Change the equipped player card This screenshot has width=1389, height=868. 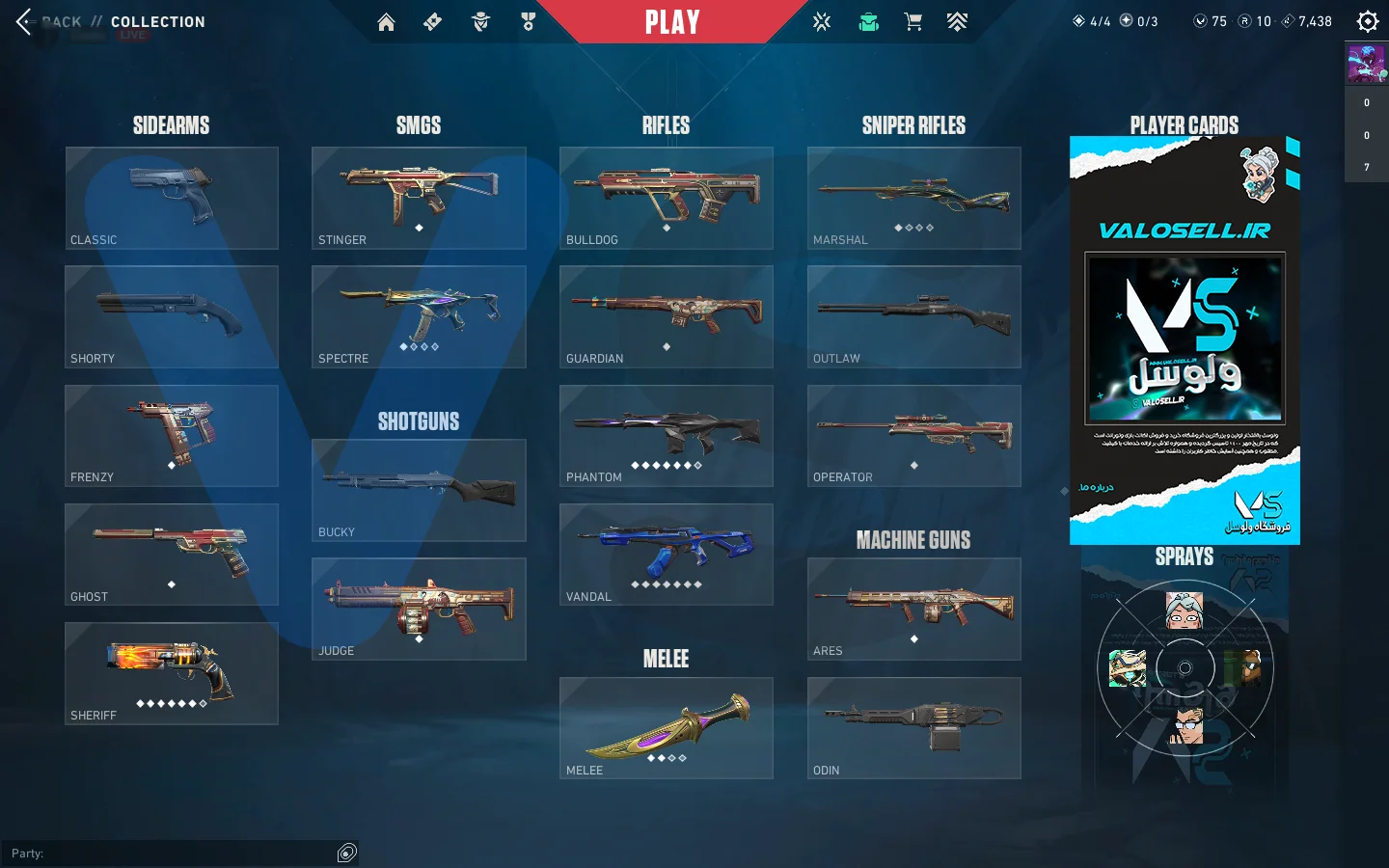(x=1185, y=340)
